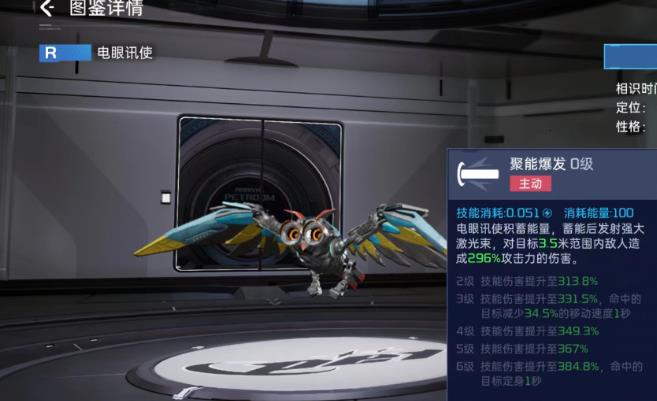Open the info icon beside 技能消耗

click(547, 212)
